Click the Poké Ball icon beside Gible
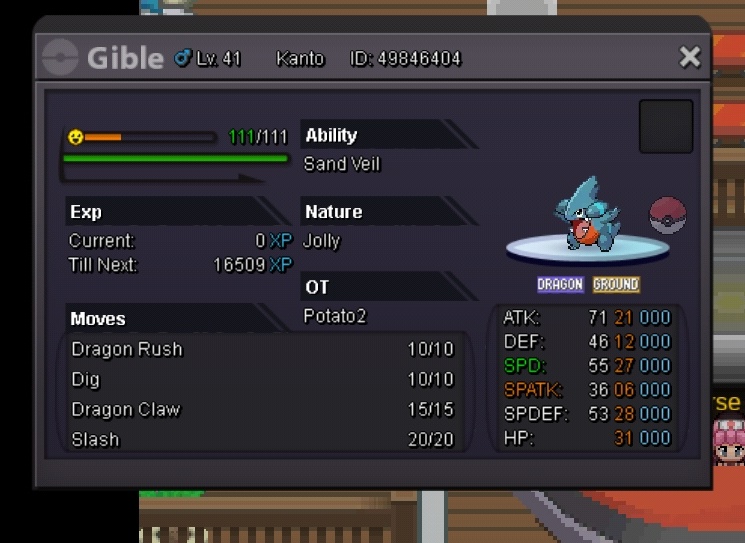Viewport: 745px width, 543px height. 667,214
